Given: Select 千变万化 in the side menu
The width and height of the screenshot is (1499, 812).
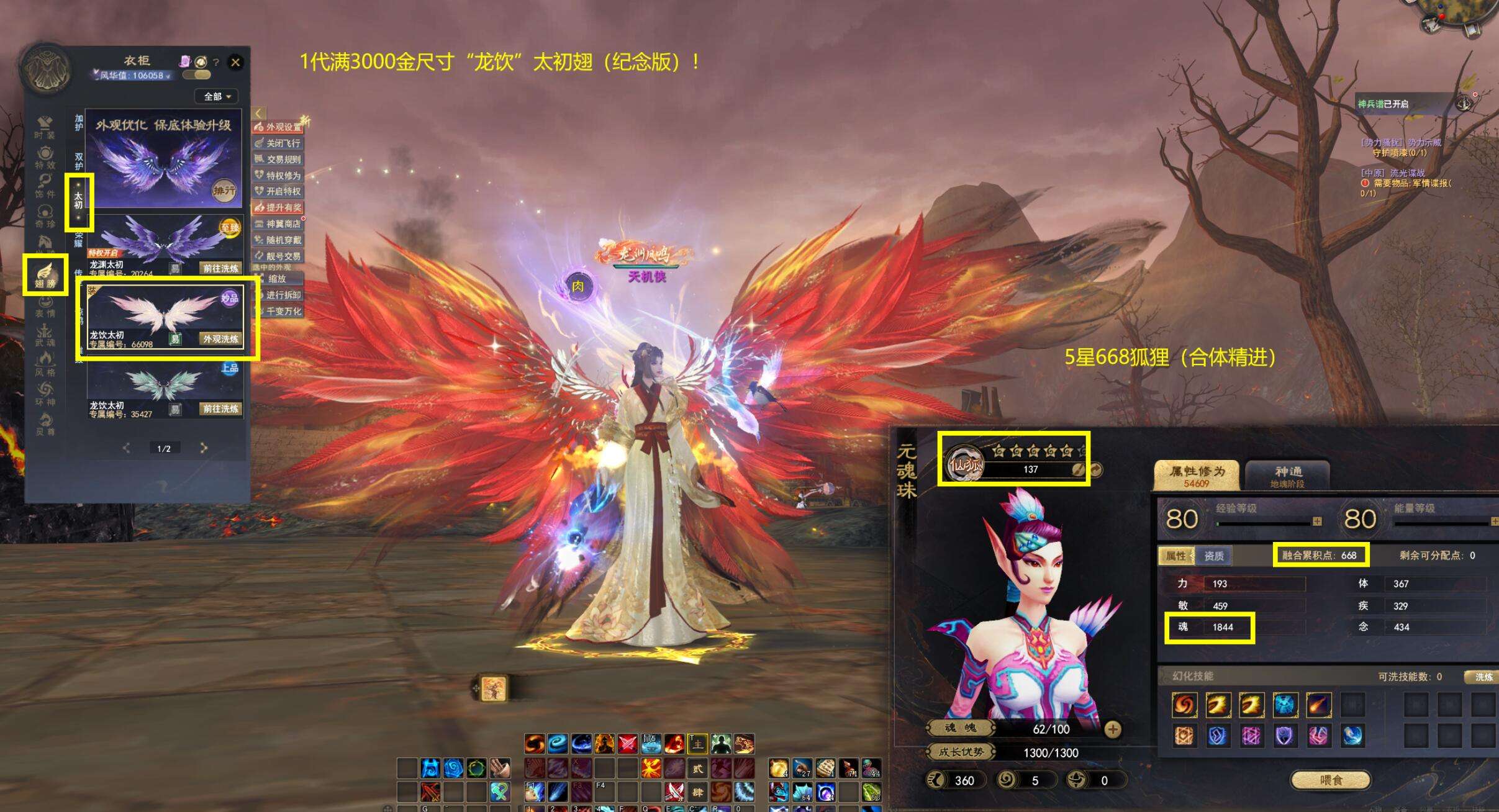Looking at the screenshot, I should pos(278,311).
